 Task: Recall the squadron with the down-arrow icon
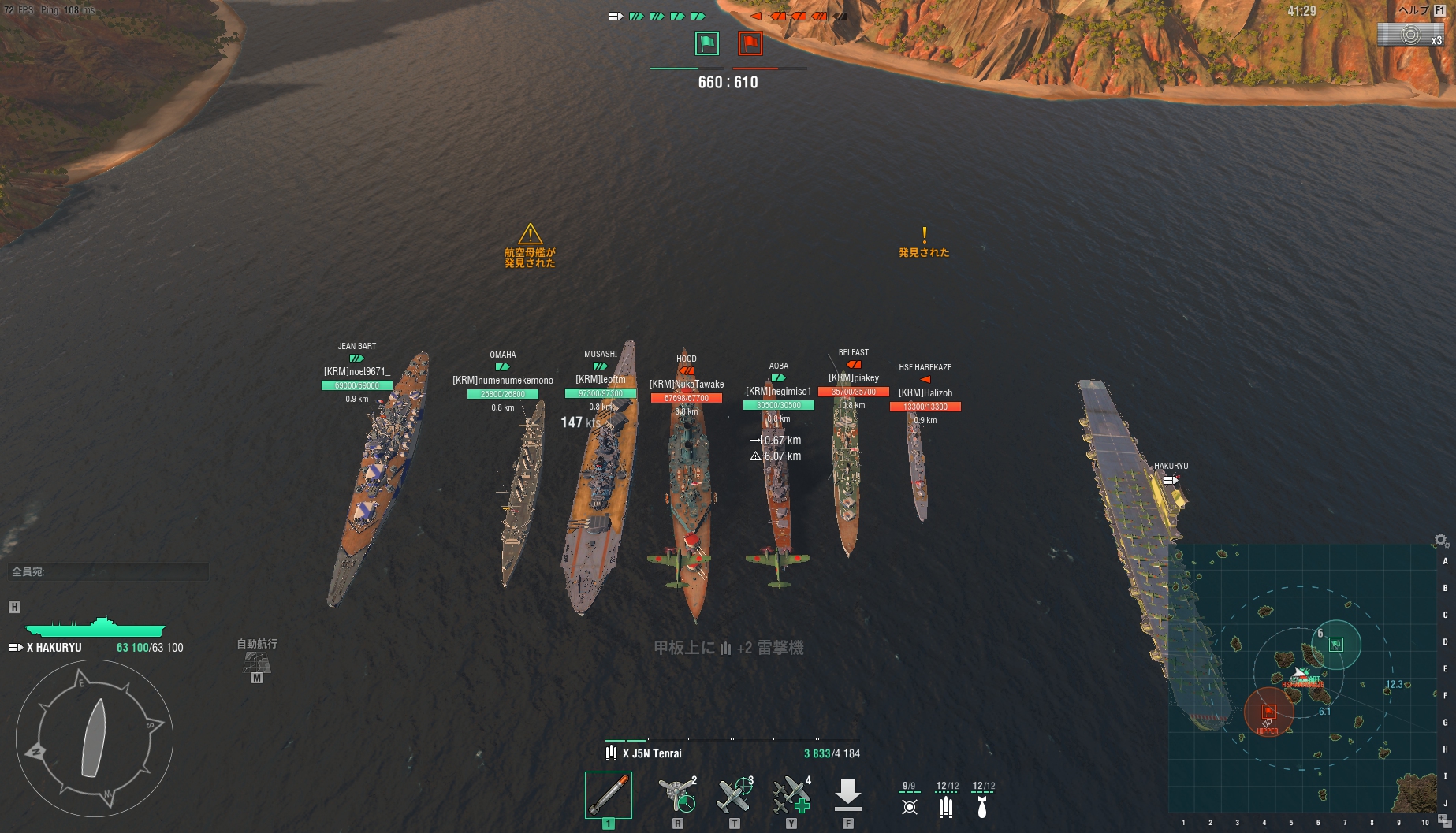coord(847,795)
